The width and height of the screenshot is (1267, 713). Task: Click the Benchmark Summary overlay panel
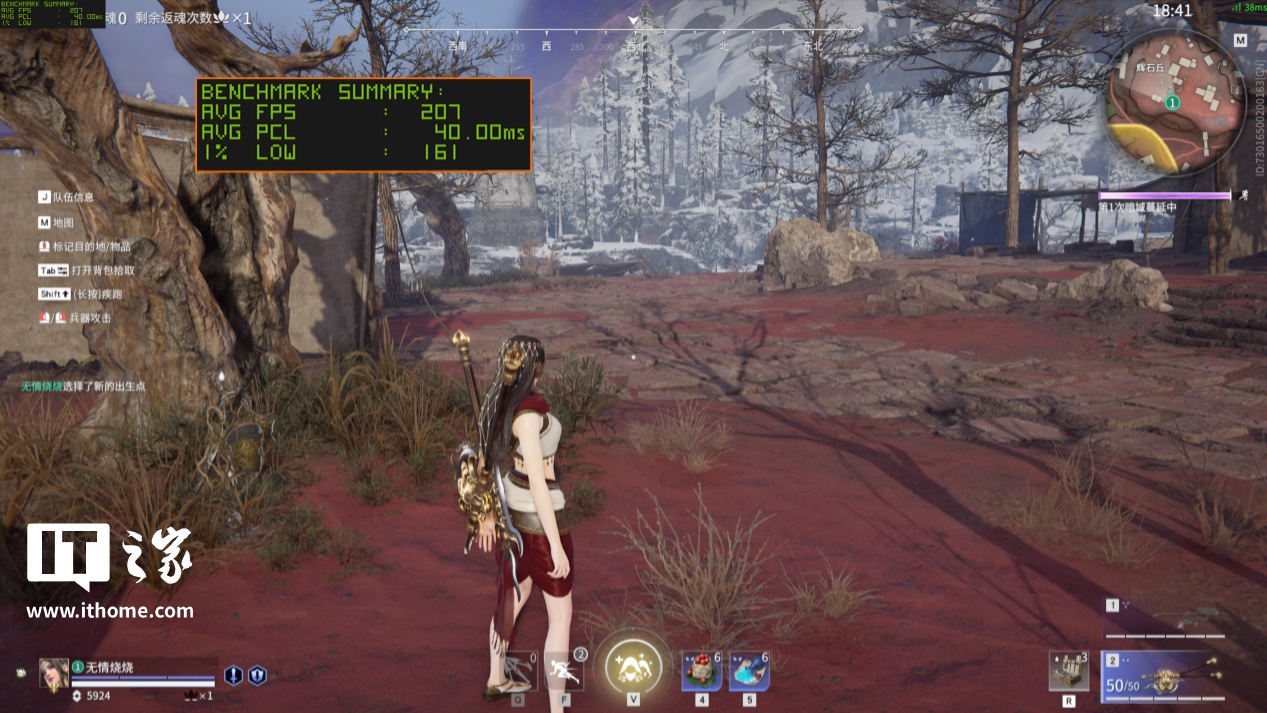click(363, 124)
